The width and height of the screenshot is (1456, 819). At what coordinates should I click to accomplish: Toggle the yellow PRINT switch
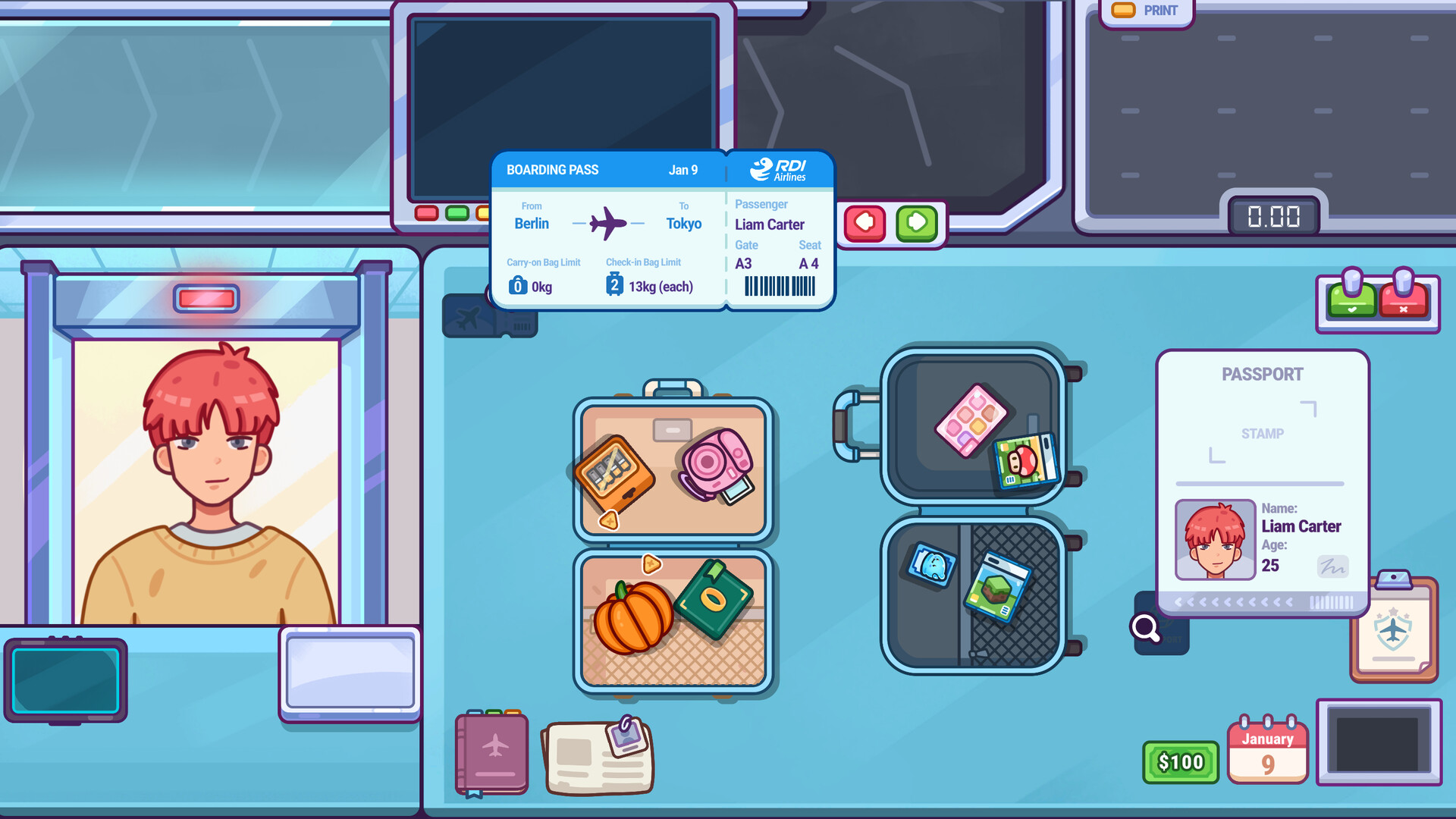[1123, 9]
